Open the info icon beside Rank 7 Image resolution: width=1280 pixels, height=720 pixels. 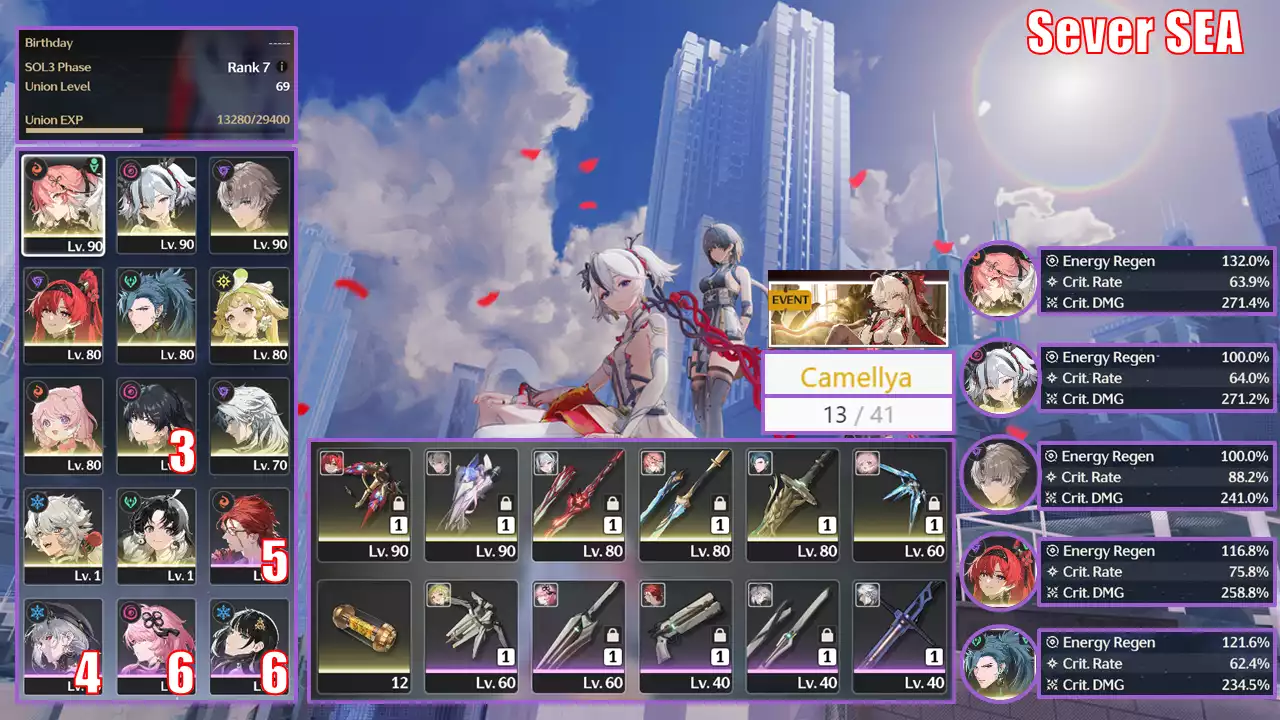coord(282,67)
